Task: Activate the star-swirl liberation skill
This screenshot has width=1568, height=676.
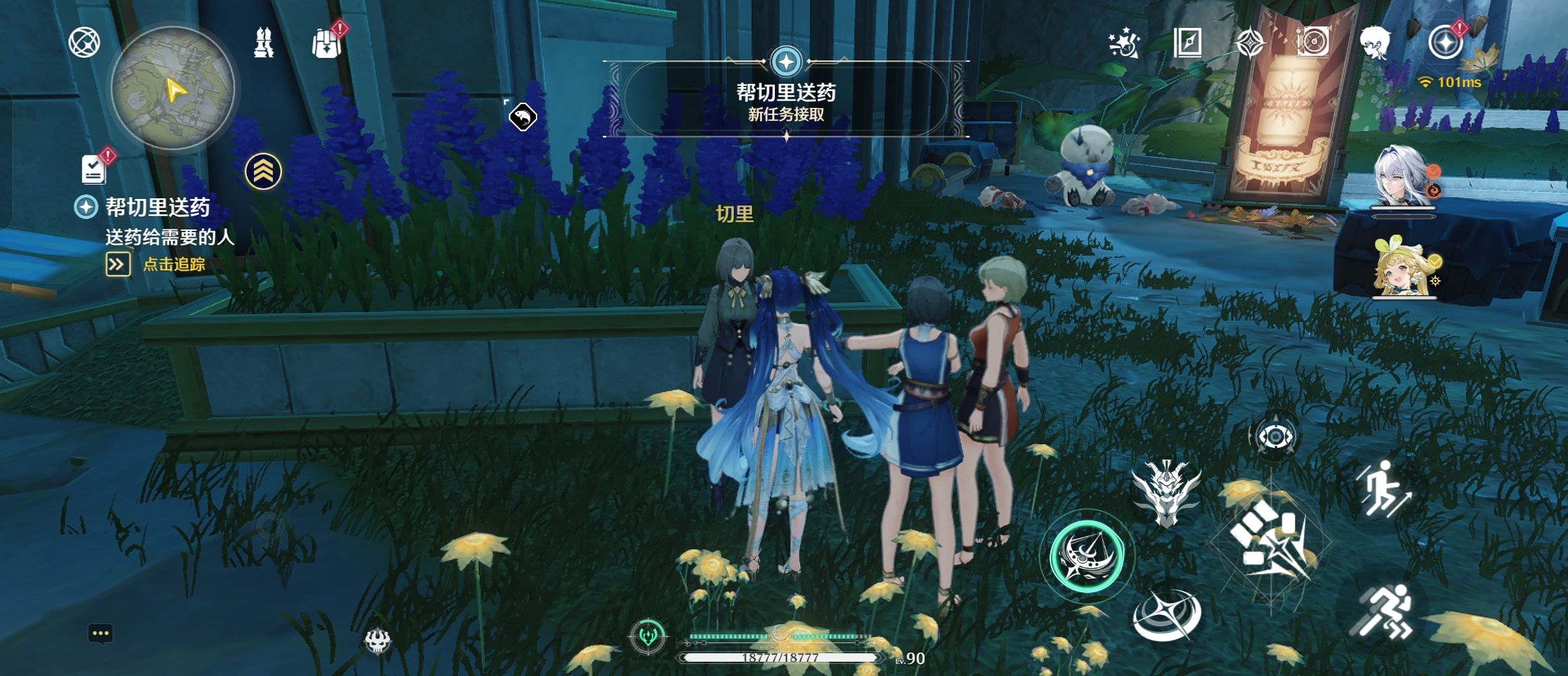Action: (1167, 616)
